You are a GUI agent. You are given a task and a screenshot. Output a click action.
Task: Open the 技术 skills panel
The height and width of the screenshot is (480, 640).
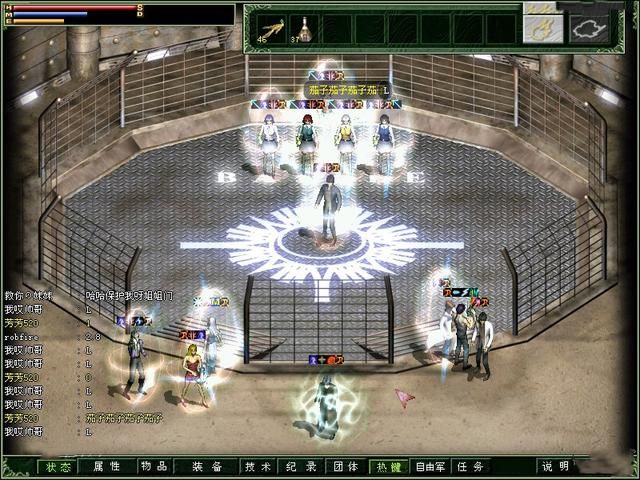(258, 467)
